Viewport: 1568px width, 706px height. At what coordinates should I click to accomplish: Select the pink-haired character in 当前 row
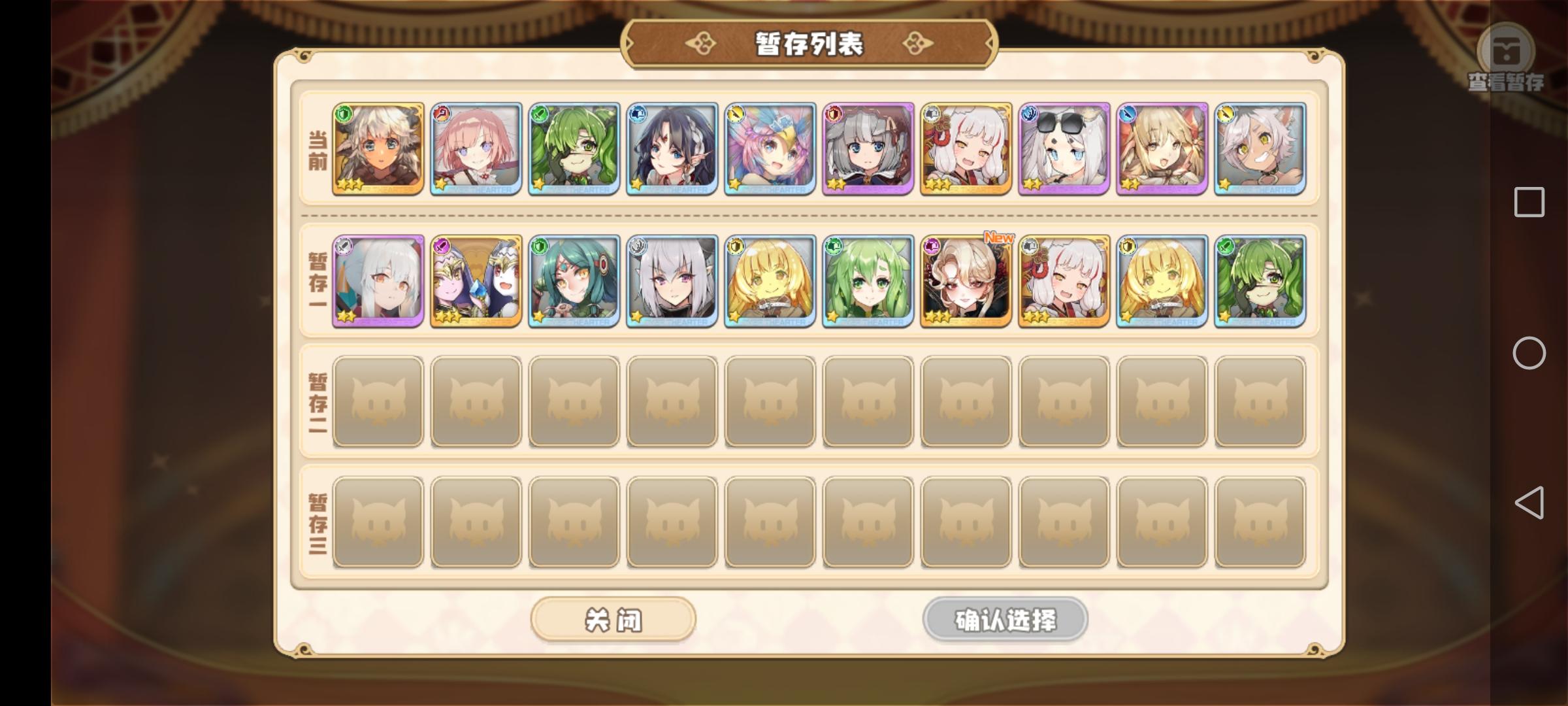pos(476,150)
